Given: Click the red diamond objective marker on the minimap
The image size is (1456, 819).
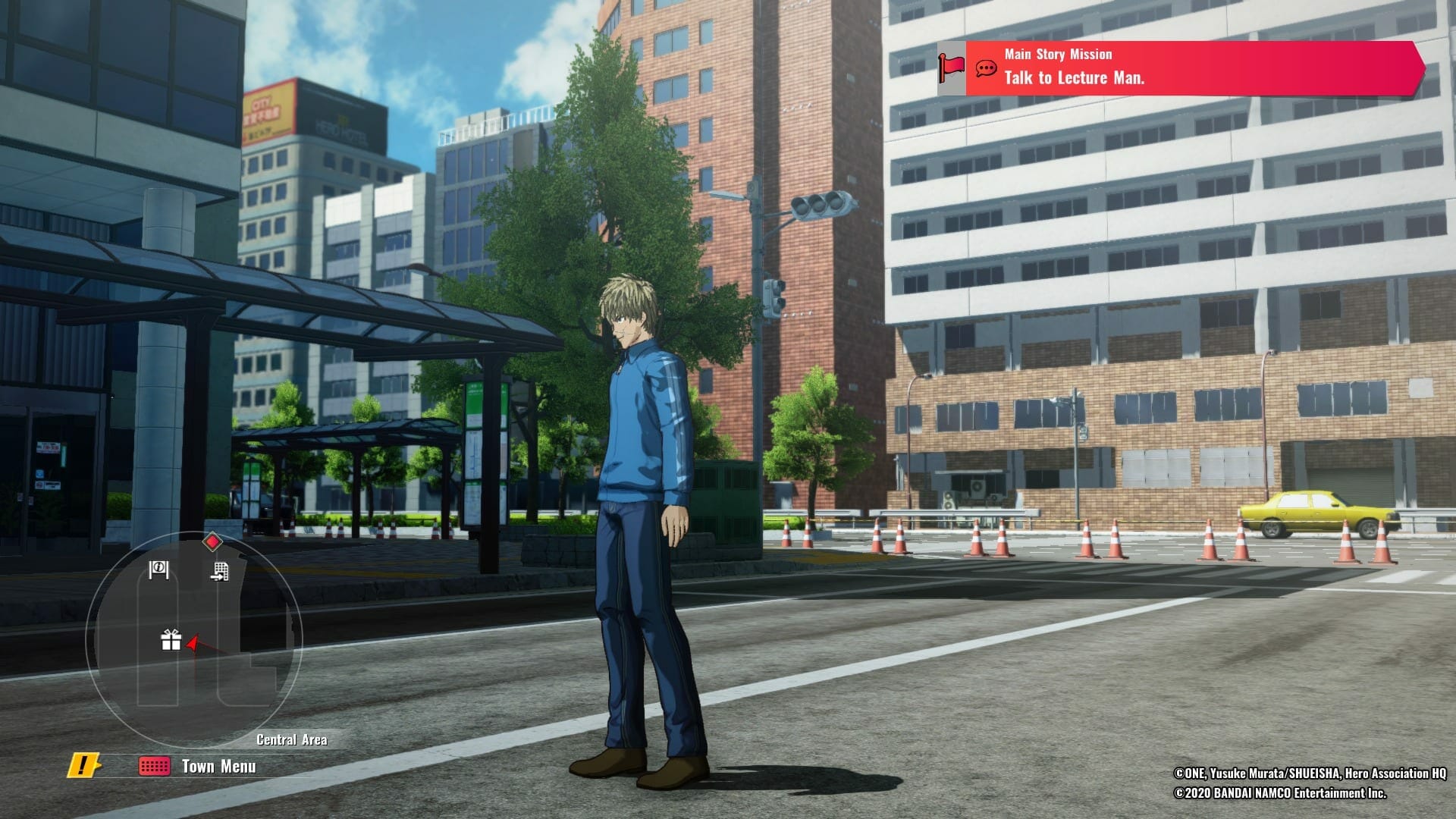Looking at the screenshot, I should 212,541.
